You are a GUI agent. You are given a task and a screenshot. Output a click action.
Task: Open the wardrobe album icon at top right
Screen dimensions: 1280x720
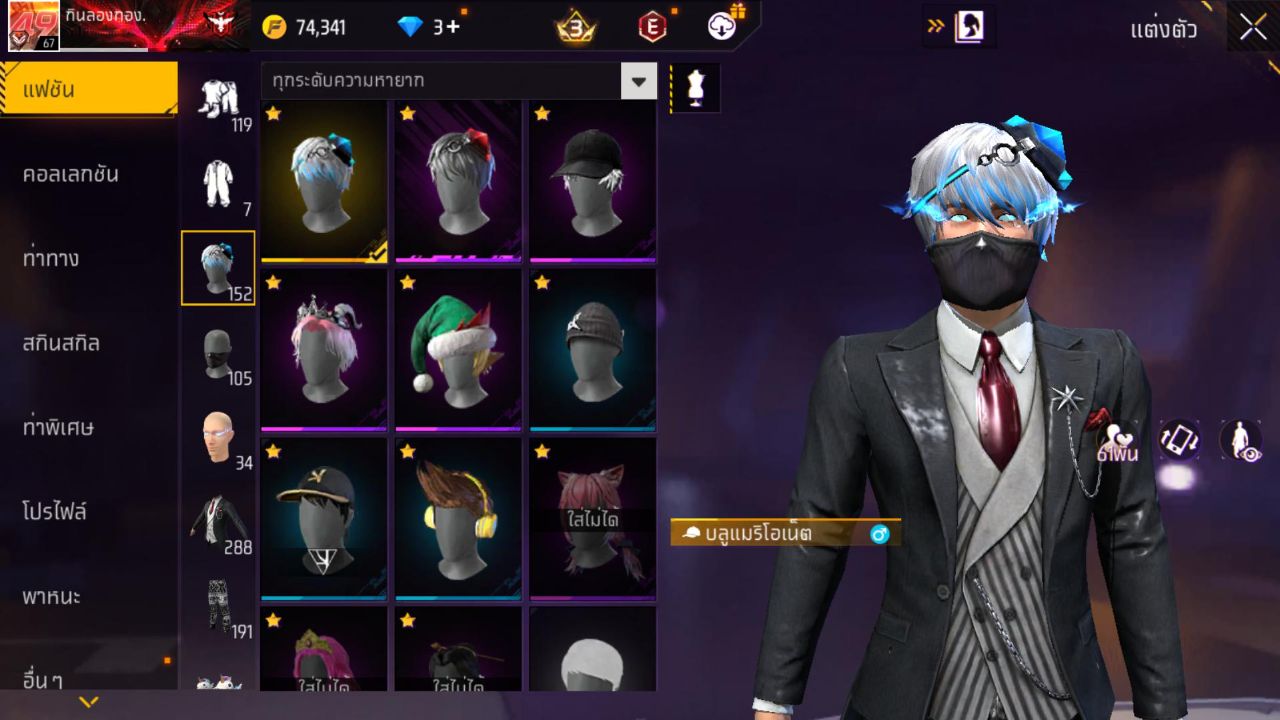(x=968, y=27)
